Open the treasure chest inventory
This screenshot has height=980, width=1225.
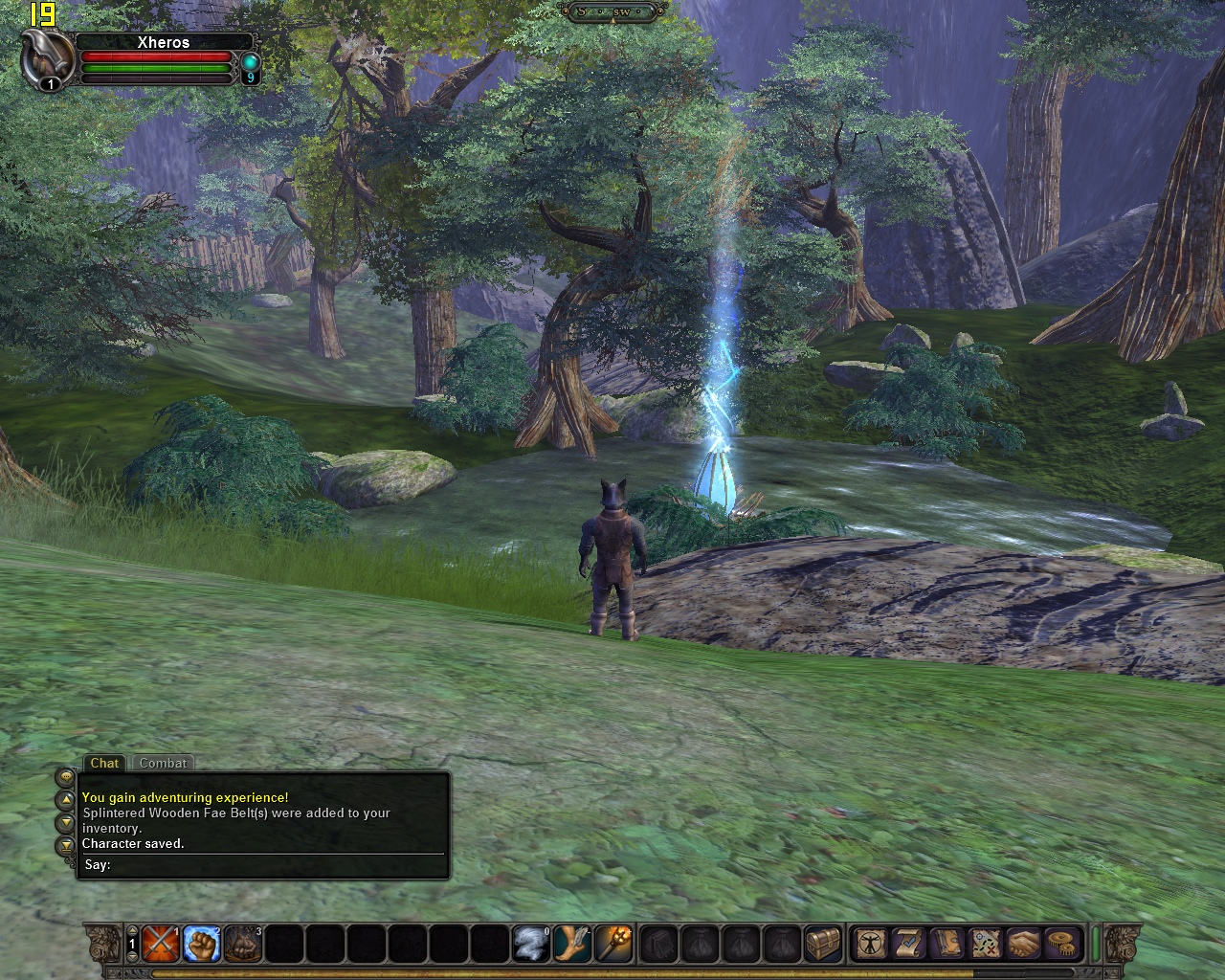(x=823, y=944)
